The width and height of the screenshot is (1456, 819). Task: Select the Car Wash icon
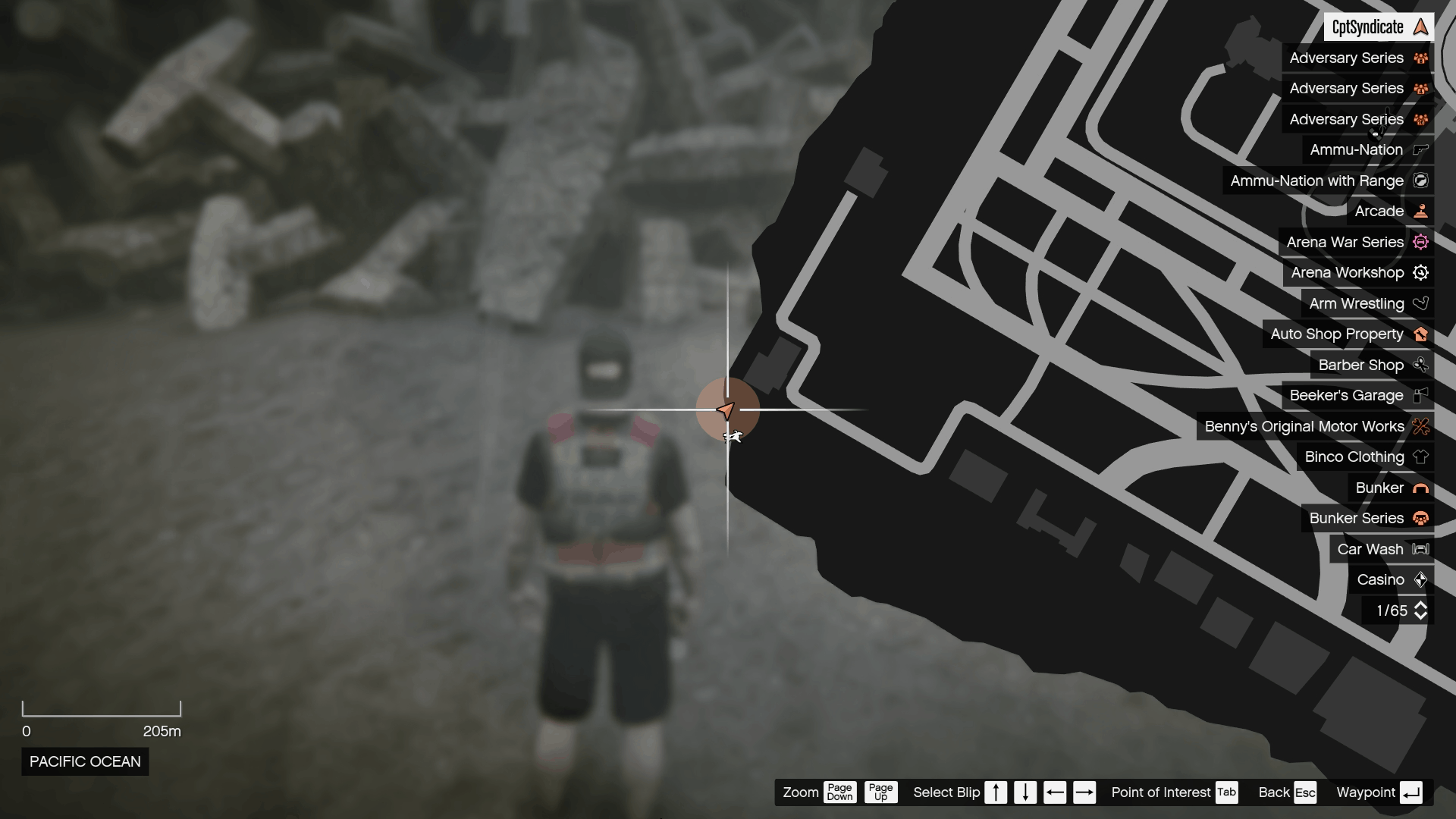tap(1419, 548)
